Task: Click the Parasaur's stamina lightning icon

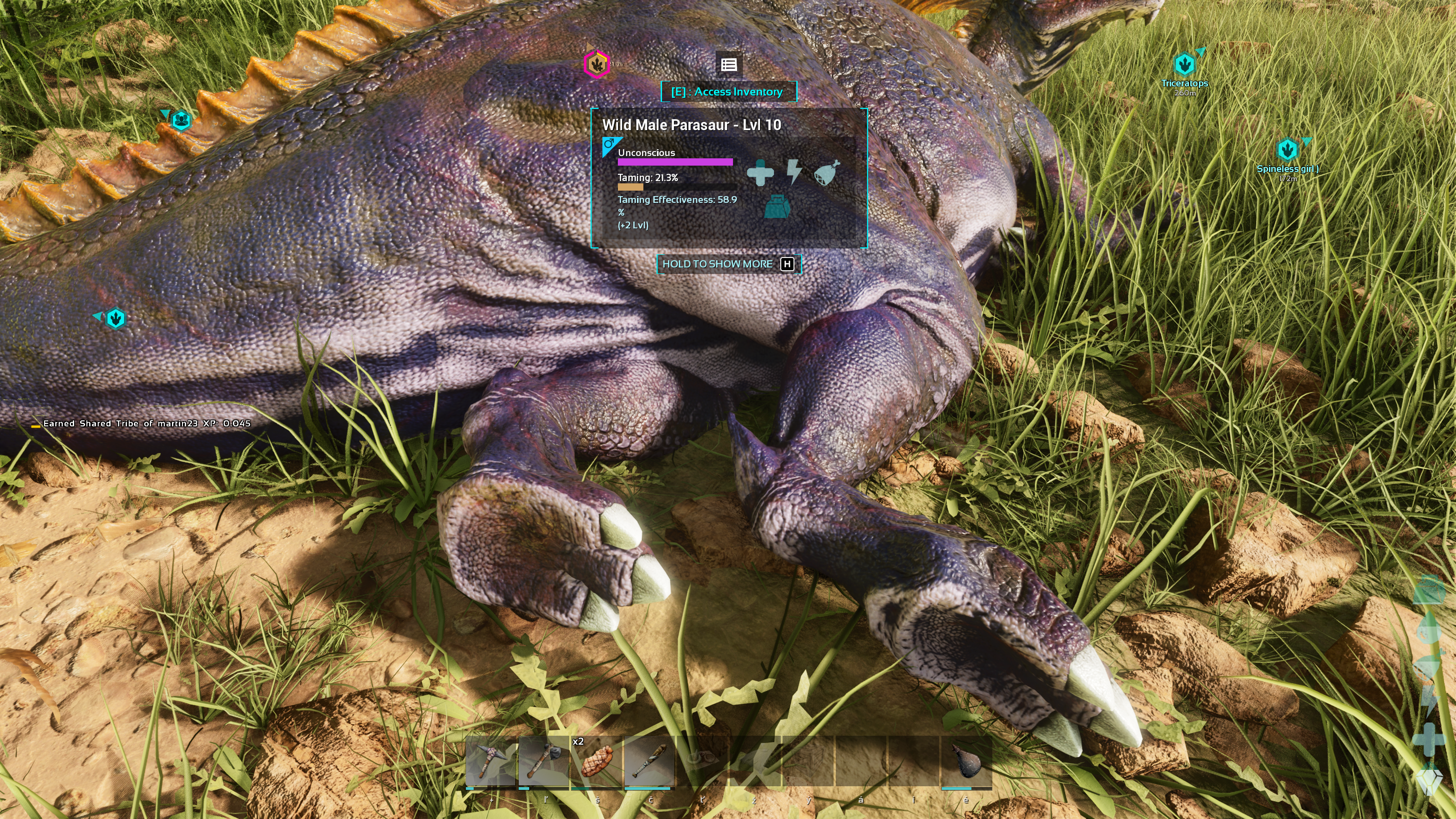Action: 794,172
